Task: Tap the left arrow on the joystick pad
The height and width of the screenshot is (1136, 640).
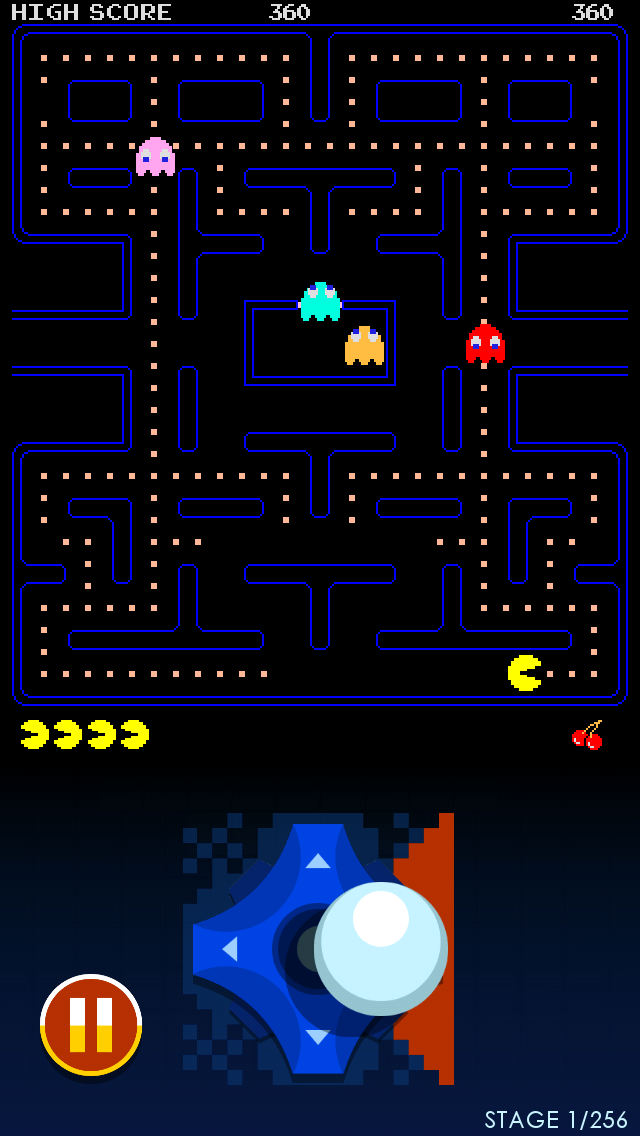Action: tap(230, 948)
